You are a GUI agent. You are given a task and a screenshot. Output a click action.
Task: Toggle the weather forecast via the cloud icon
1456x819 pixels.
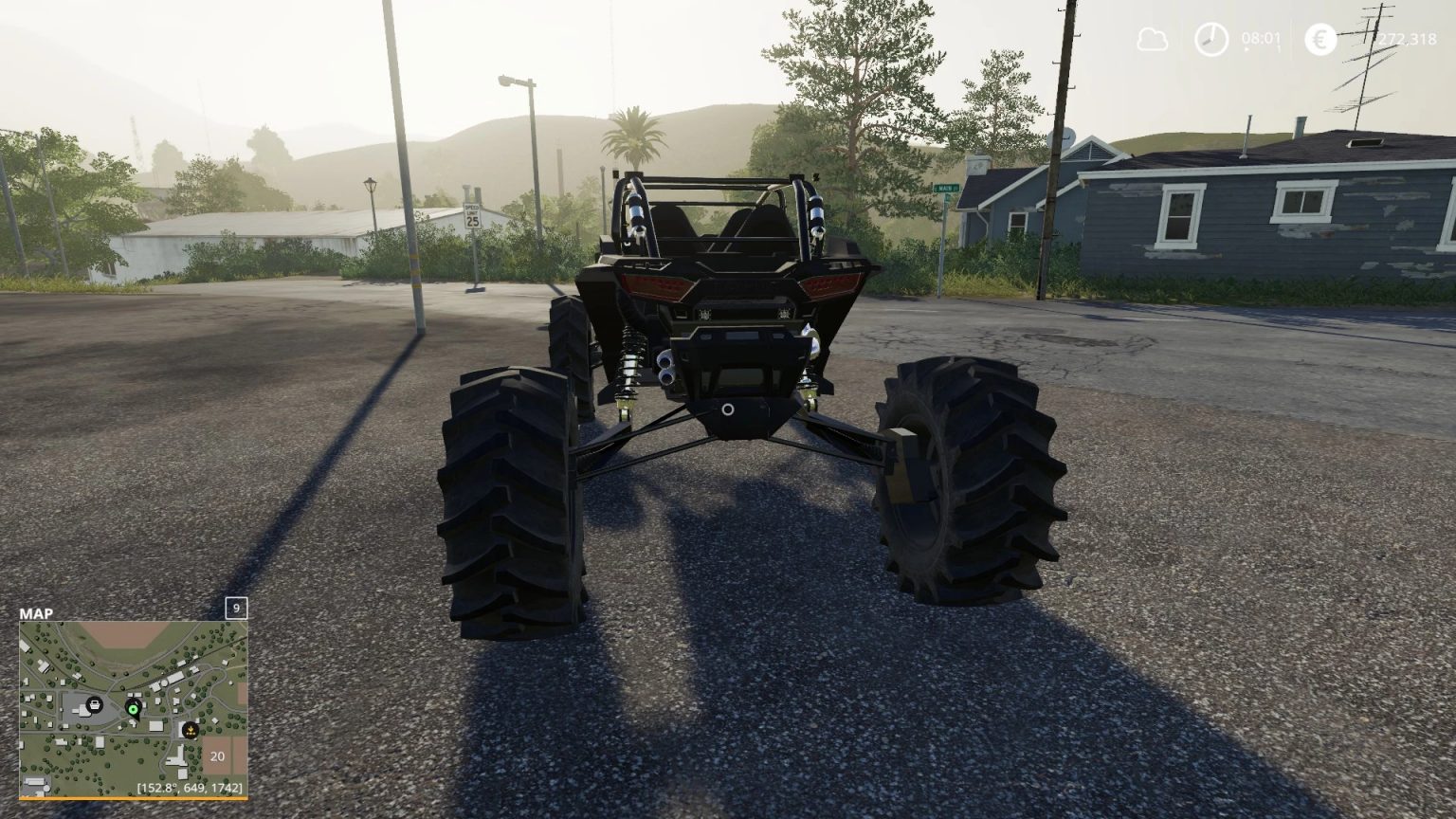(x=1154, y=40)
